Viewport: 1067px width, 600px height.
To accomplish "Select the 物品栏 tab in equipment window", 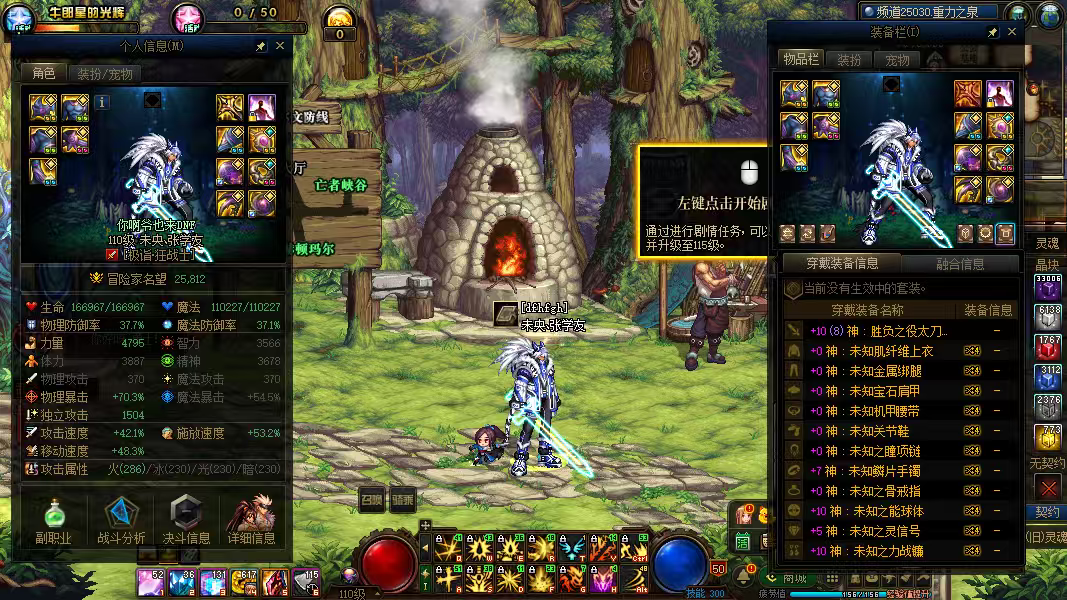I will point(801,60).
